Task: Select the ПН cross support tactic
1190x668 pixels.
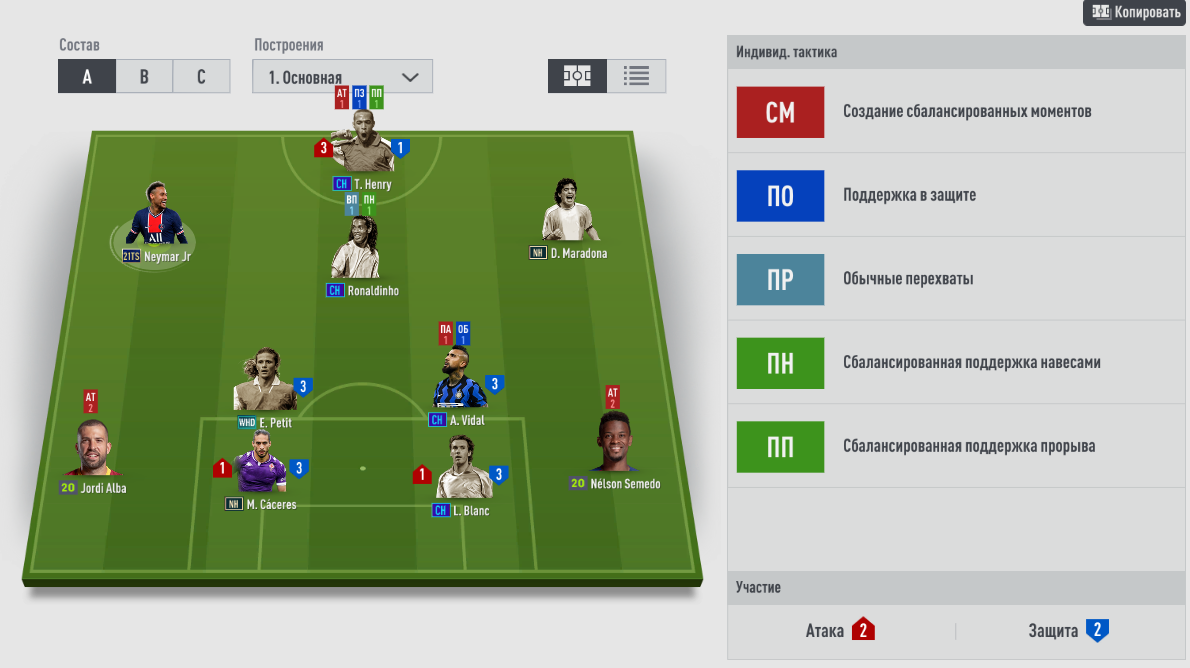Action: click(780, 363)
